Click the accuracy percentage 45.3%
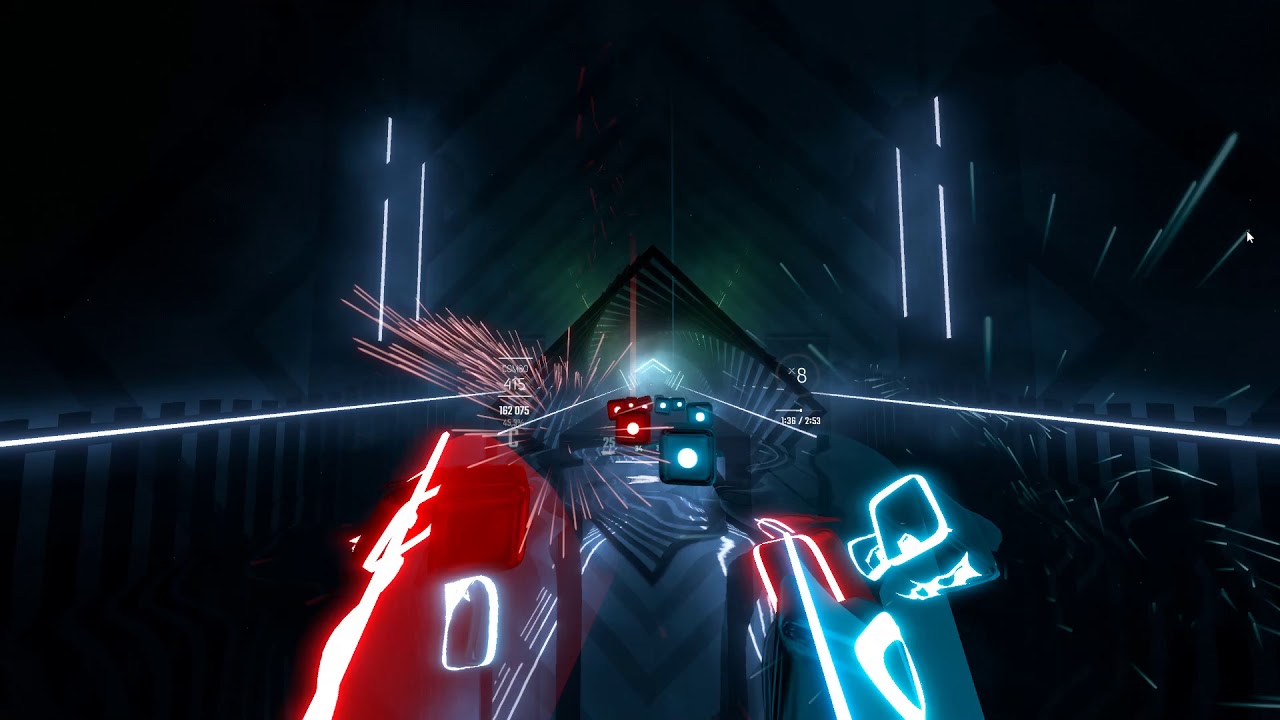Image resolution: width=1280 pixels, height=720 pixels. 513,423
